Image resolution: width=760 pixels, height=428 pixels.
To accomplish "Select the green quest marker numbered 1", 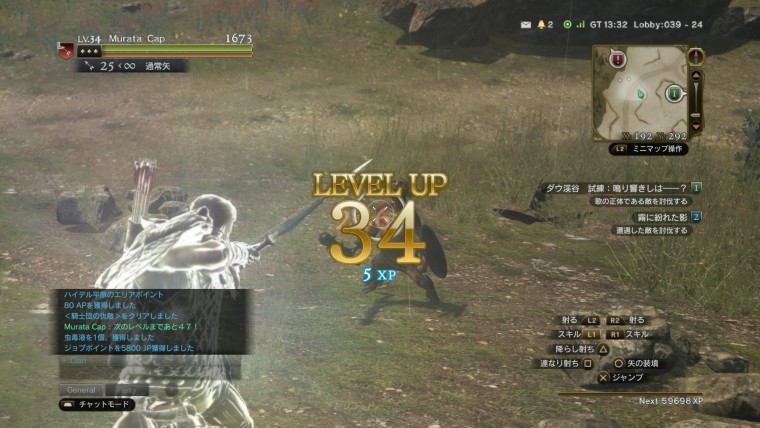I will point(673,93).
